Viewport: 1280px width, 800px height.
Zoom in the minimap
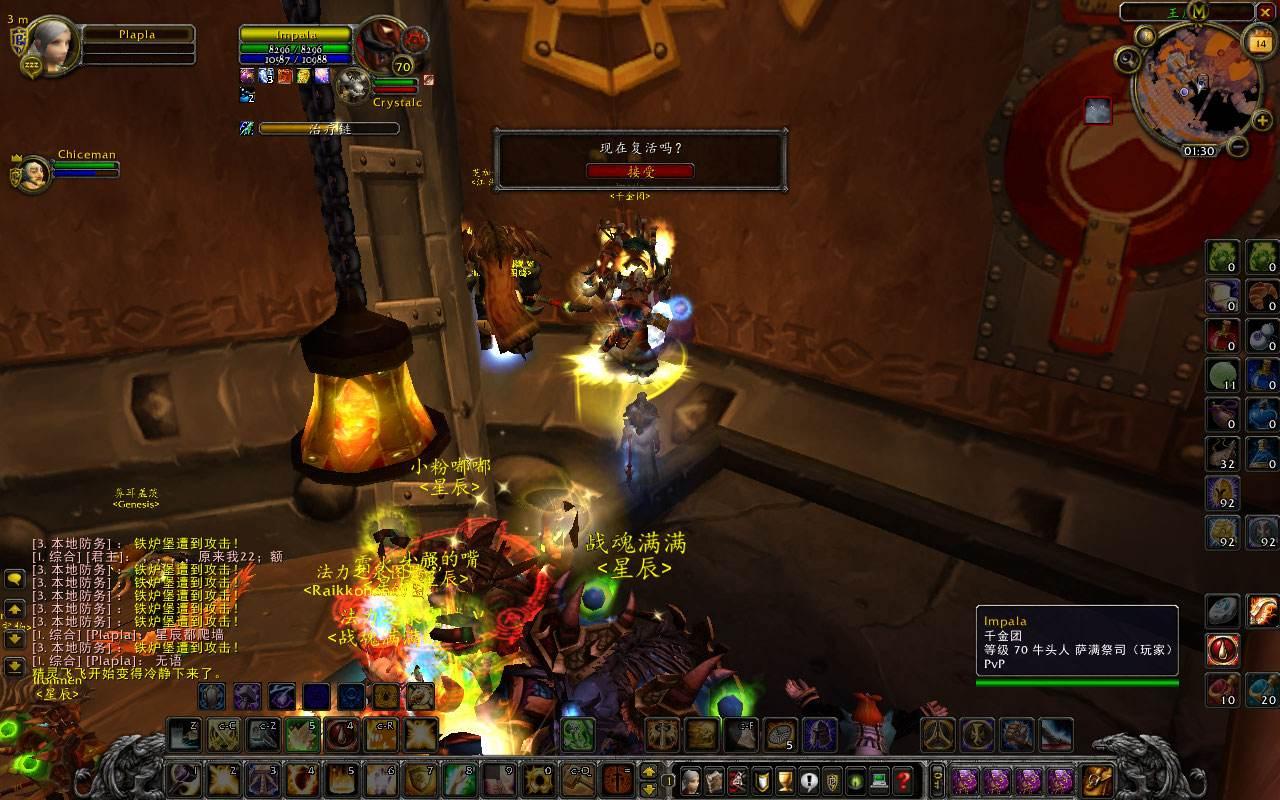[x=1262, y=121]
